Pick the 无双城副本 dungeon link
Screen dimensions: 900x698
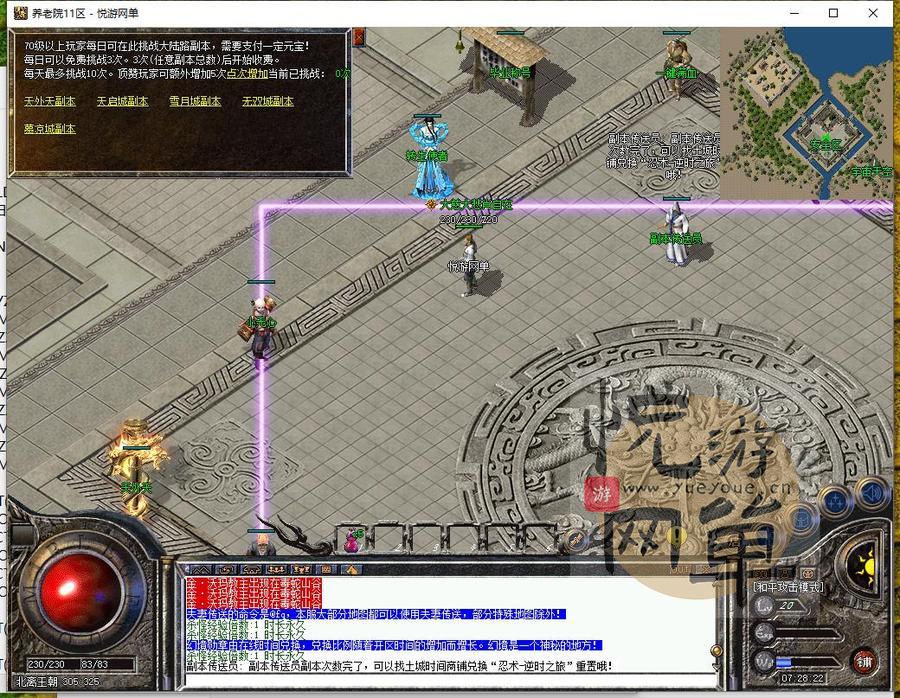pyautogui.click(x=267, y=101)
